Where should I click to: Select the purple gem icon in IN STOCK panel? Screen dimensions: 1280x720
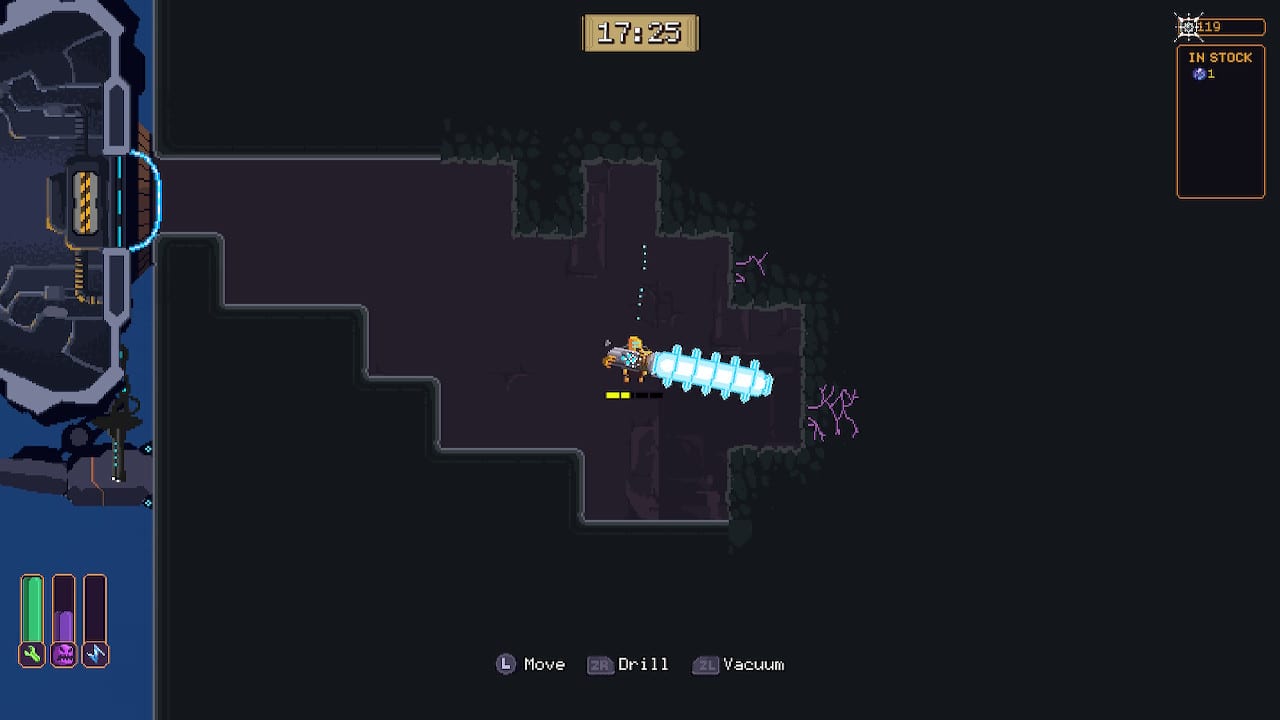[x=1200, y=73]
